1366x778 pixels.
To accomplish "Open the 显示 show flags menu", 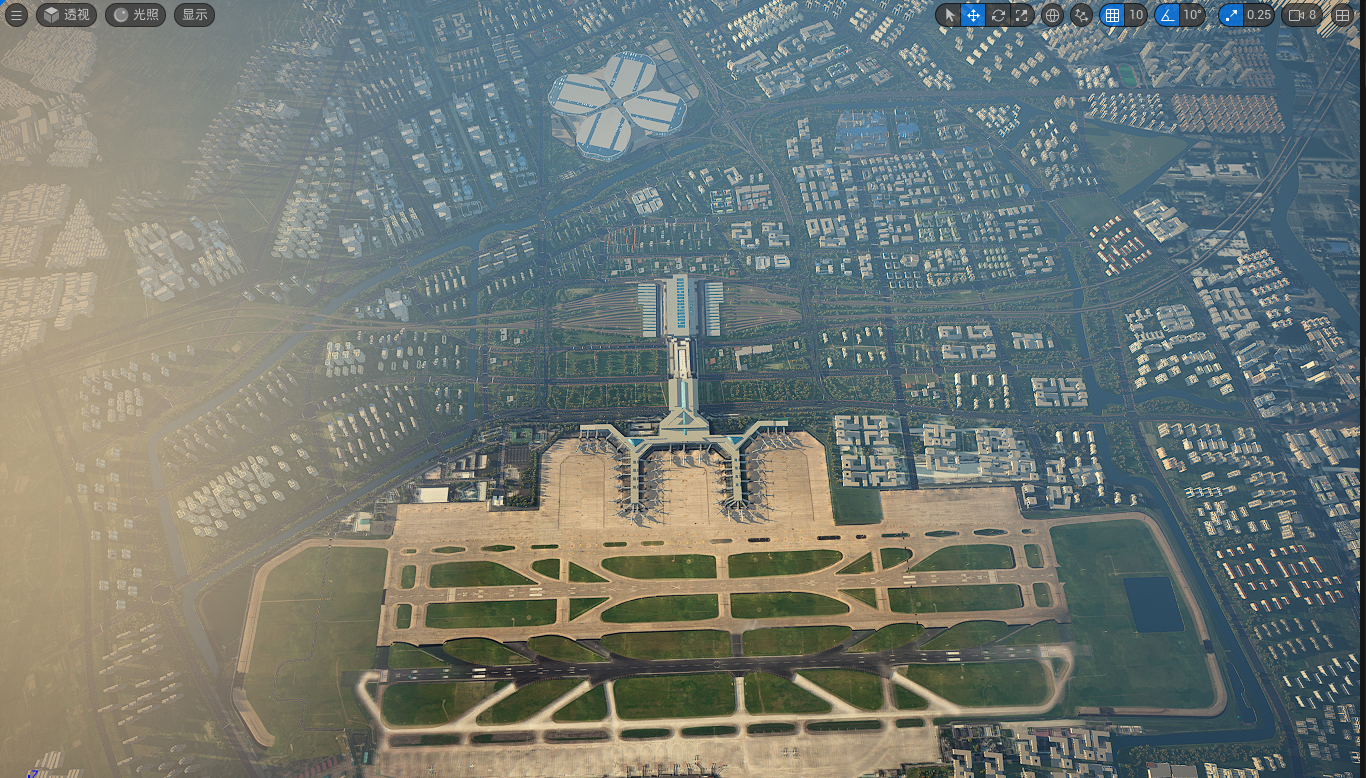I will click(194, 15).
